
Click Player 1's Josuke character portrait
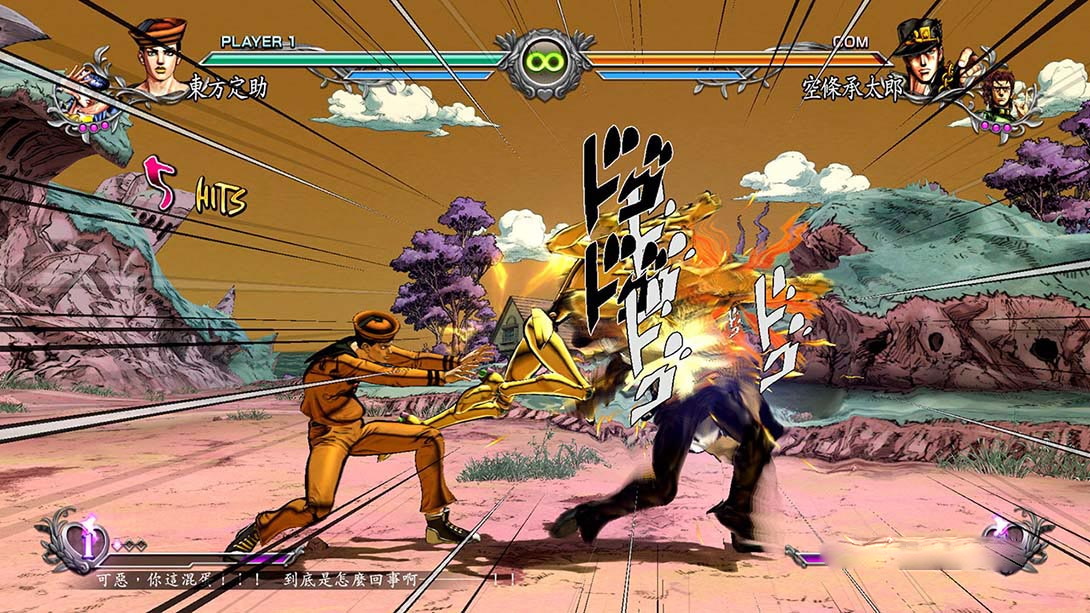click(x=157, y=57)
